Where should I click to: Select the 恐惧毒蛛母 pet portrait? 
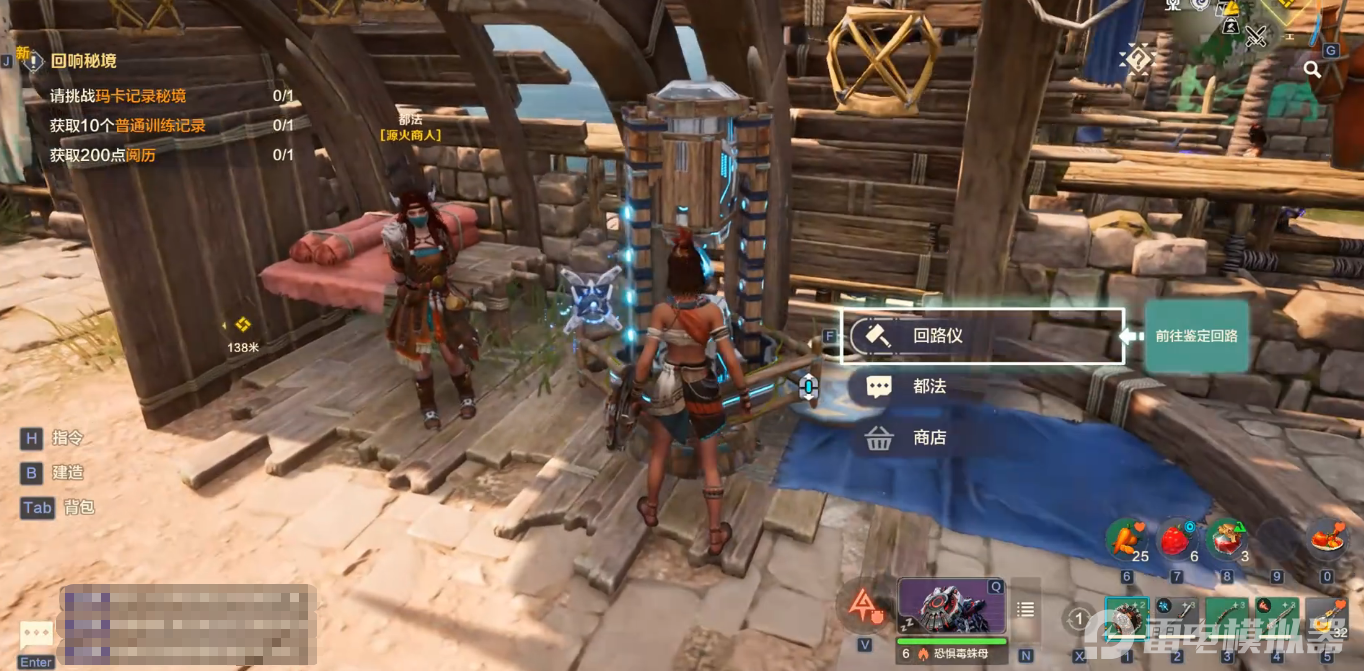click(951, 606)
